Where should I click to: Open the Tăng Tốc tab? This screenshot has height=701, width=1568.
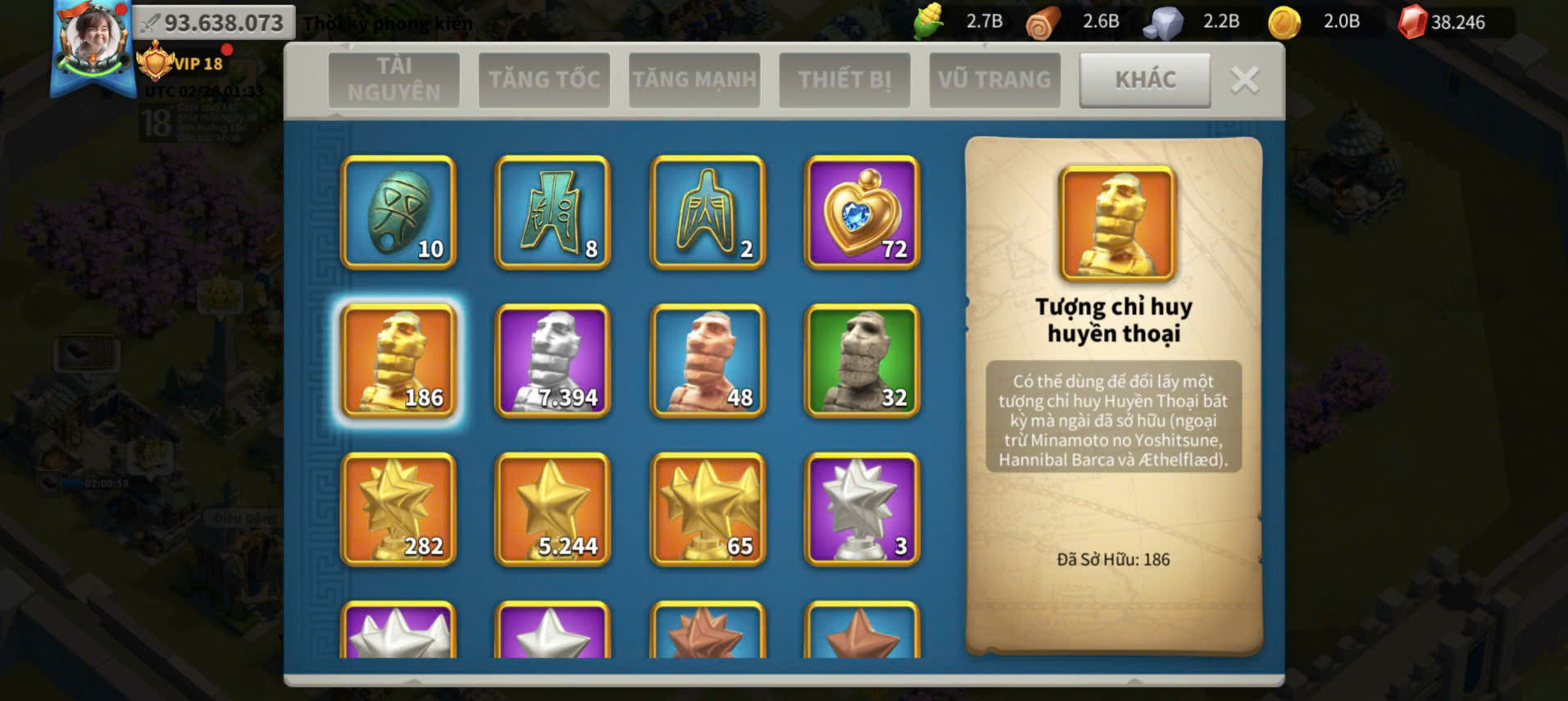tap(544, 80)
